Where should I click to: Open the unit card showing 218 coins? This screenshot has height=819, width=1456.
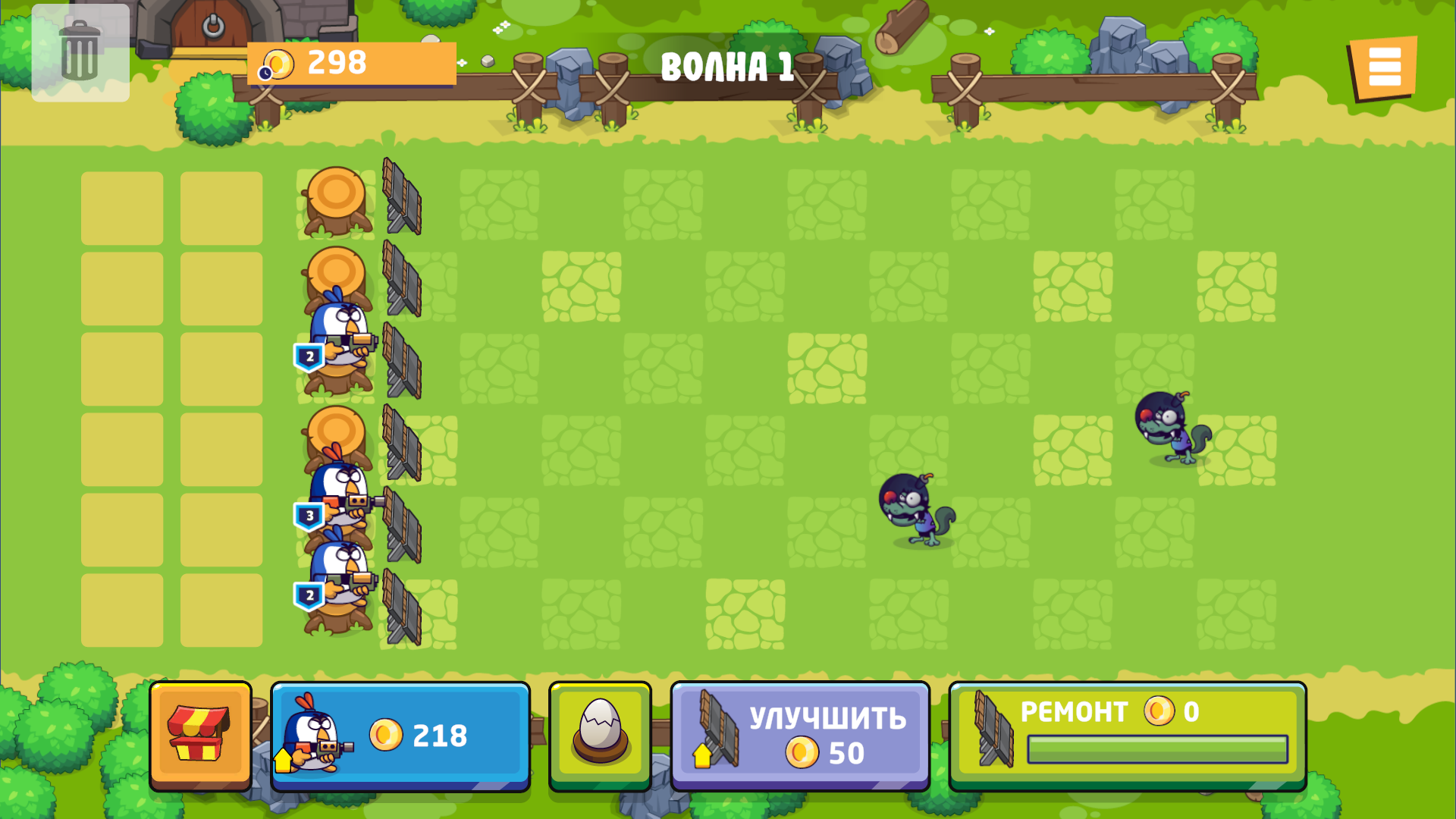point(400,734)
